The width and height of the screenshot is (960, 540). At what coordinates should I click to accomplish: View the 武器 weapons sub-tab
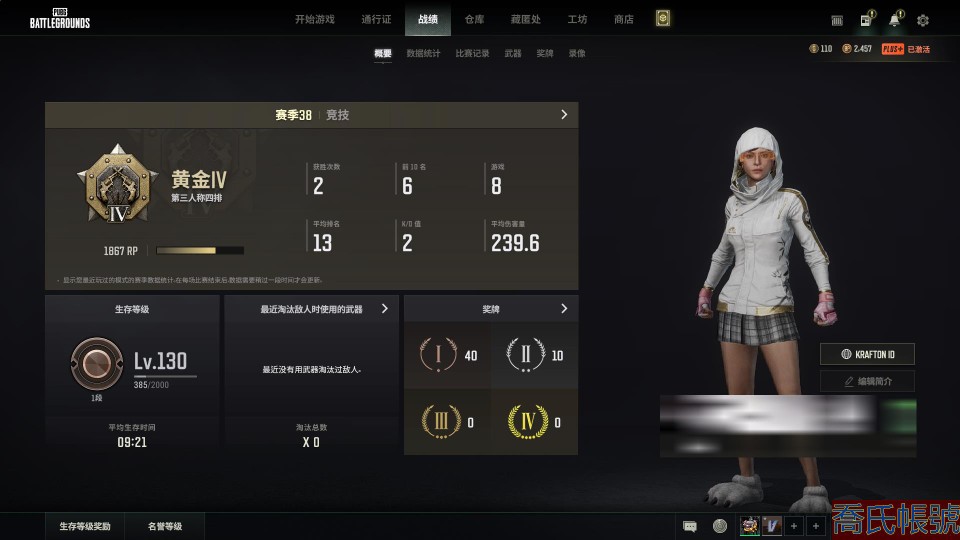(513, 54)
